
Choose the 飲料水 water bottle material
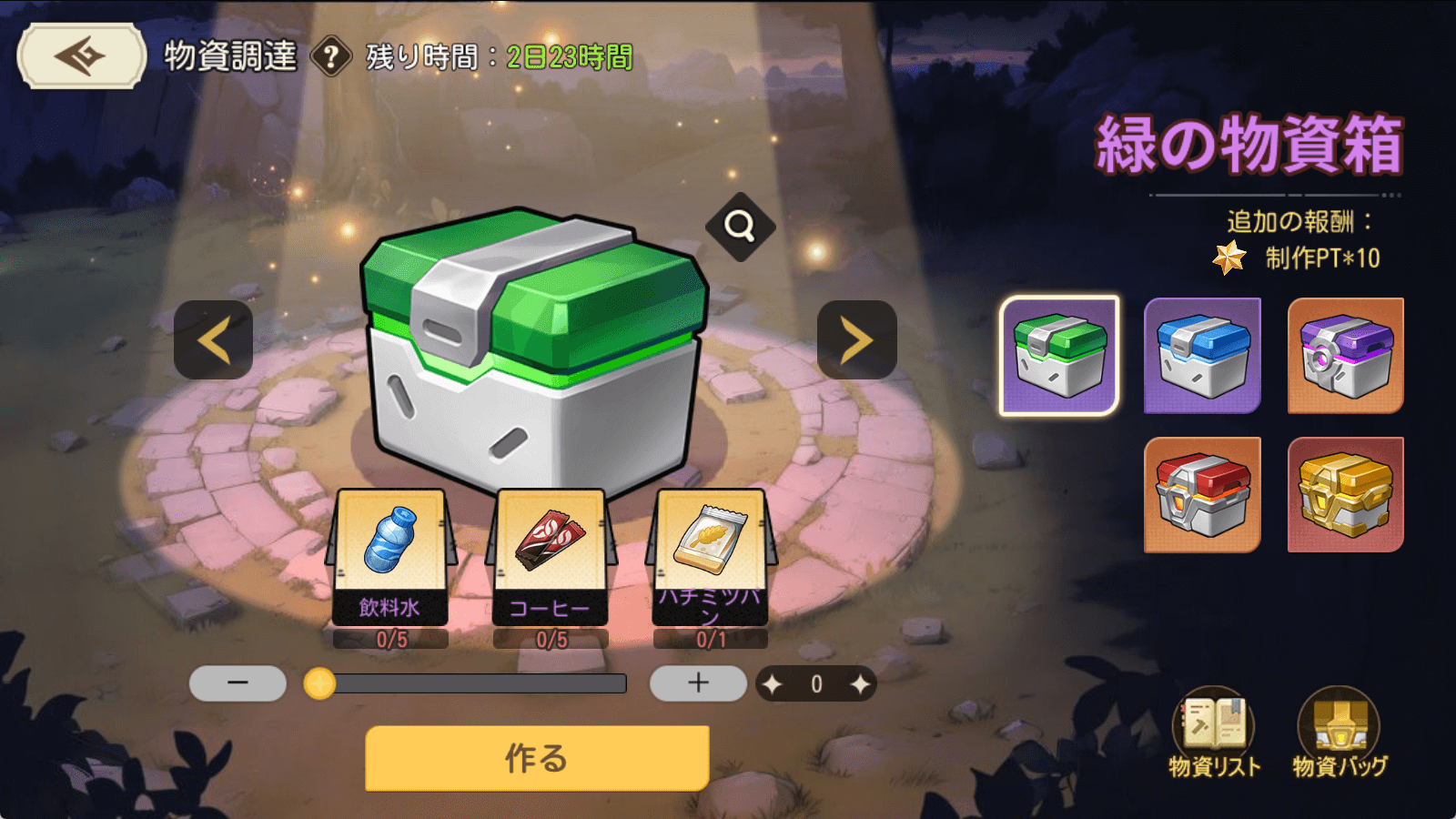[x=389, y=555]
